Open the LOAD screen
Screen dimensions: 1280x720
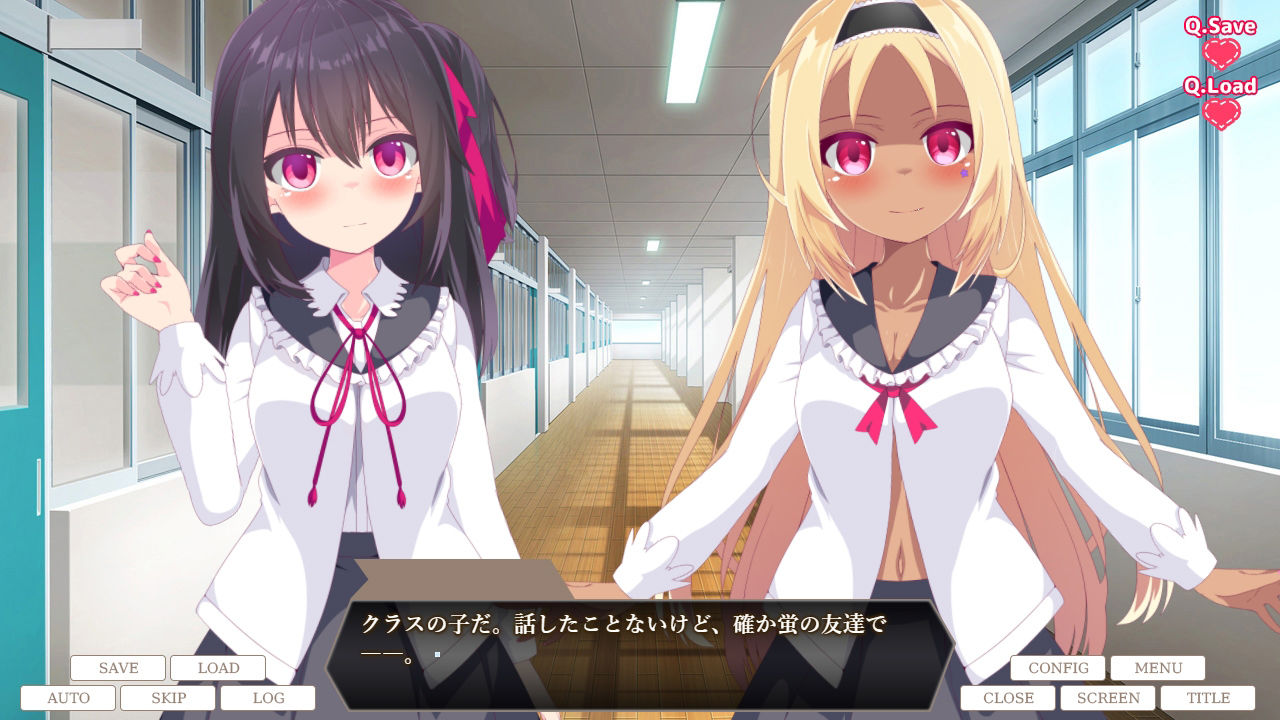point(218,667)
